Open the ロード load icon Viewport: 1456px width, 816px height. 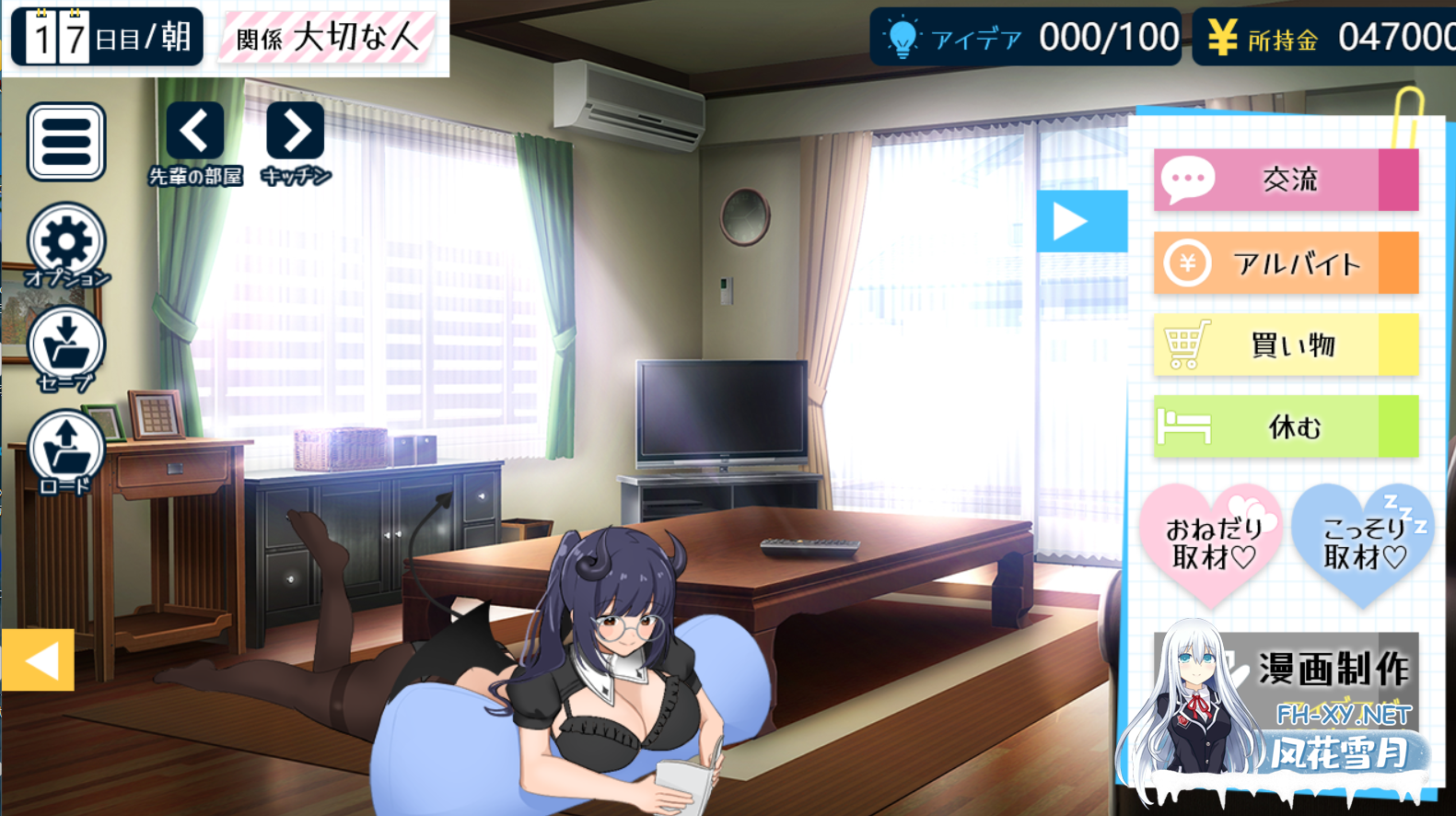(x=66, y=449)
